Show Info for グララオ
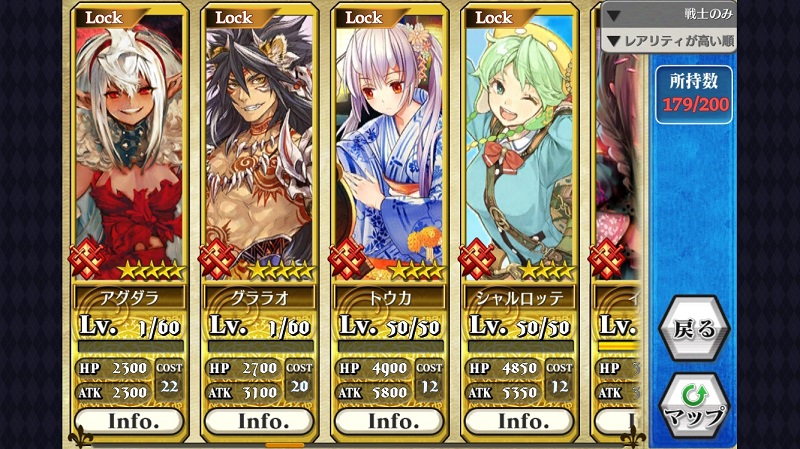 pos(260,421)
